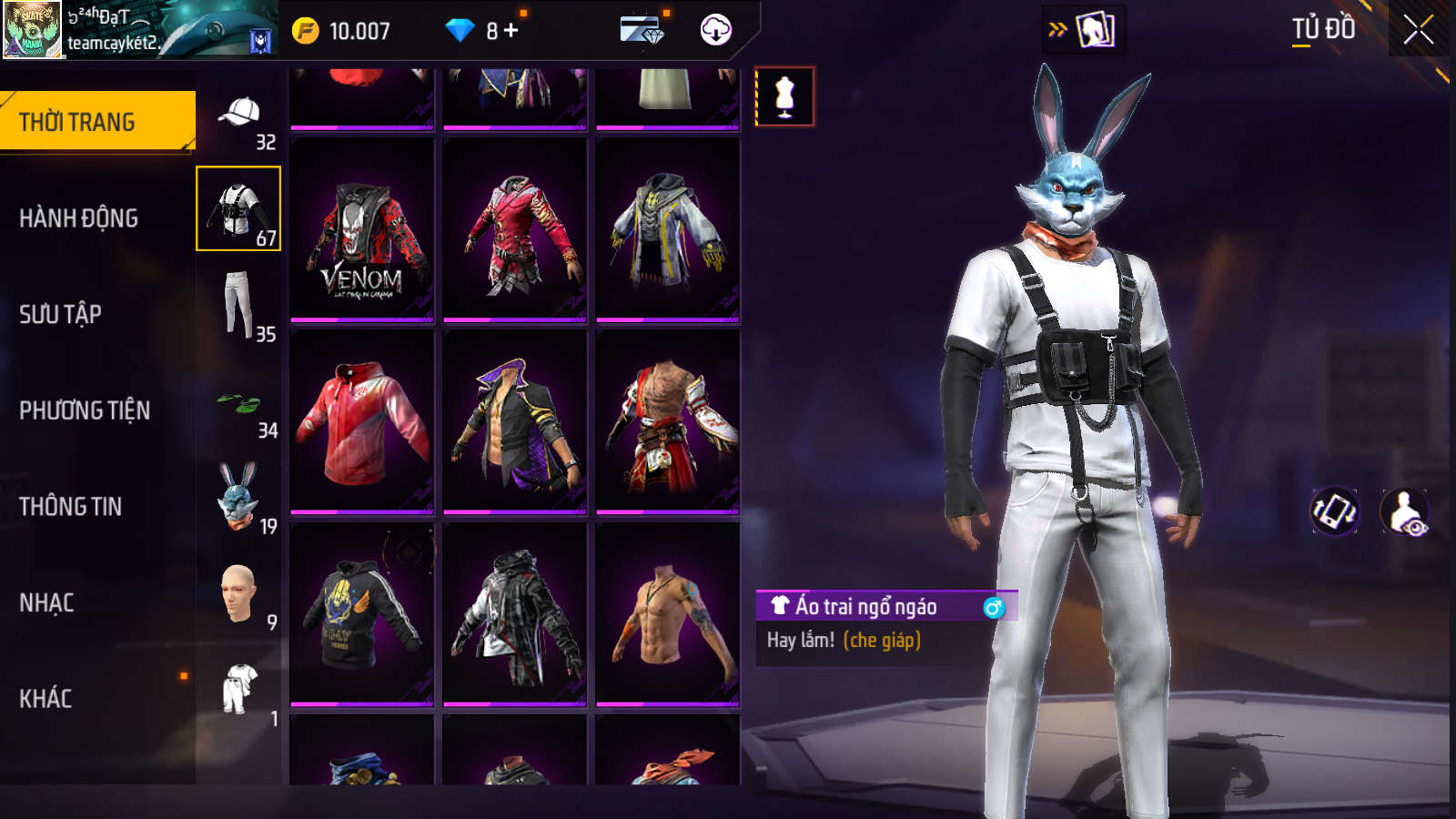Toggle the phone rotate view button
Screen dimensions: 1456x819
coord(1333,511)
